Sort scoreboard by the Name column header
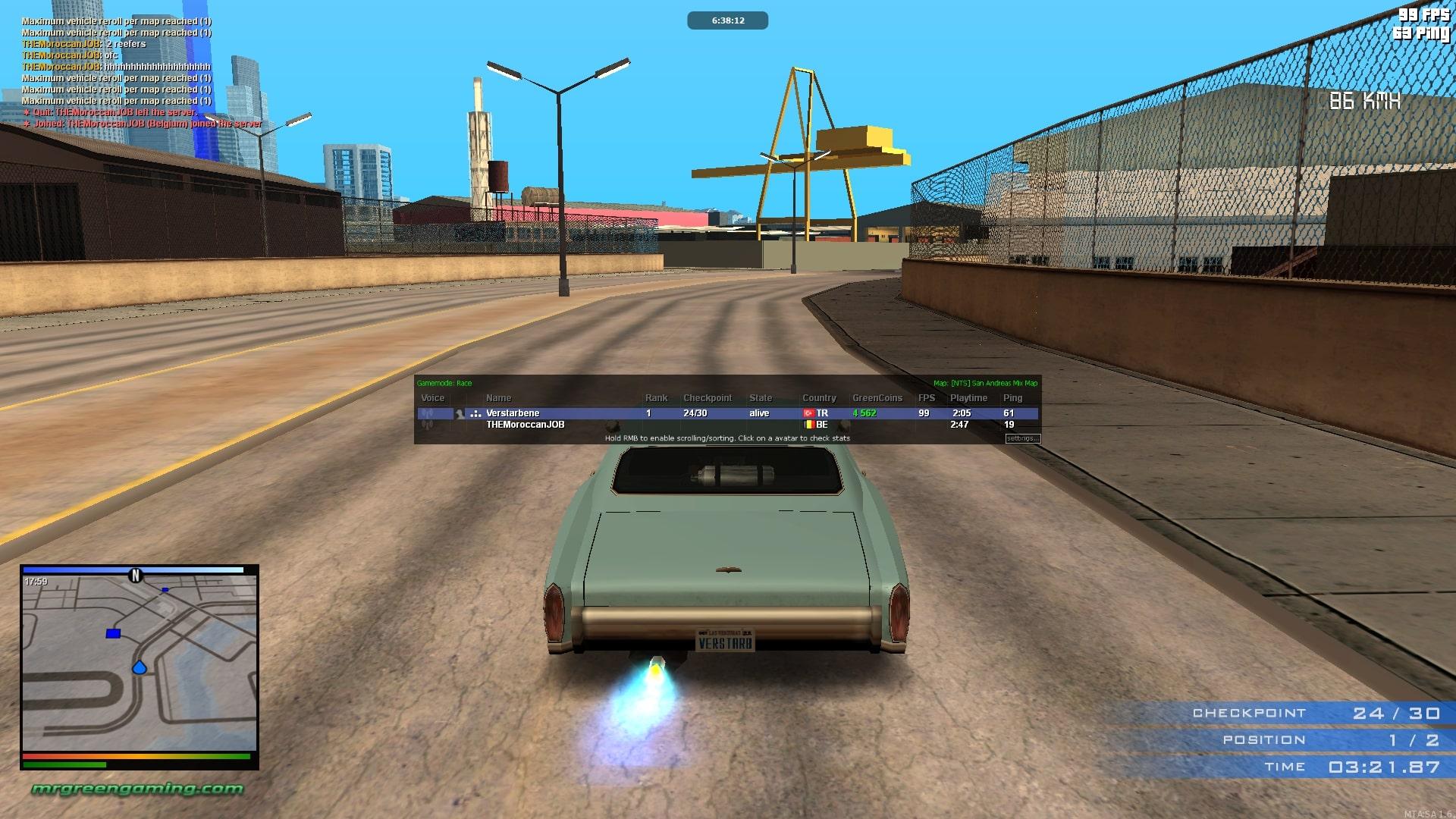1456x819 pixels. click(x=498, y=398)
